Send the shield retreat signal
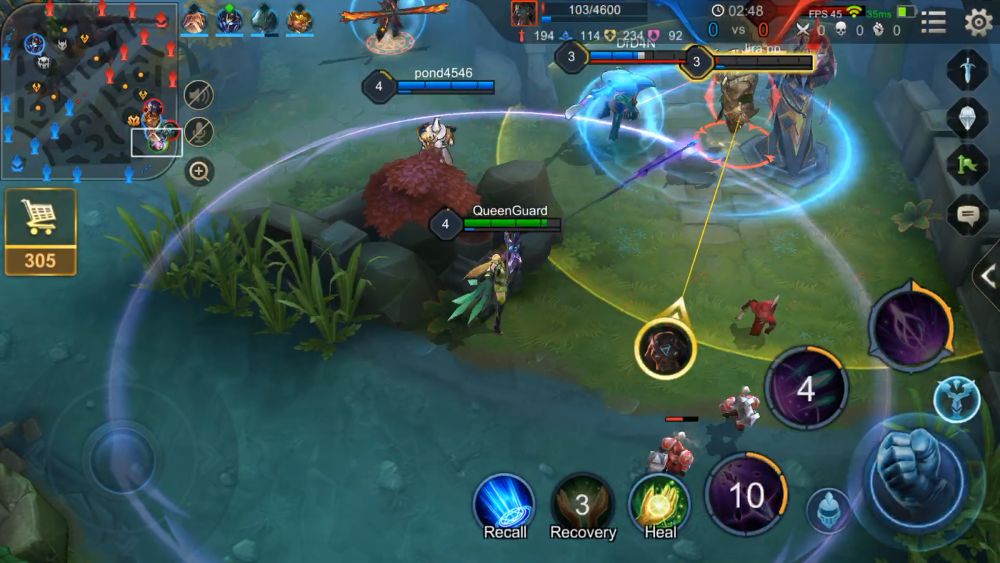The height and width of the screenshot is (563, 1000). pyautogui.click(x=967, y=117)
